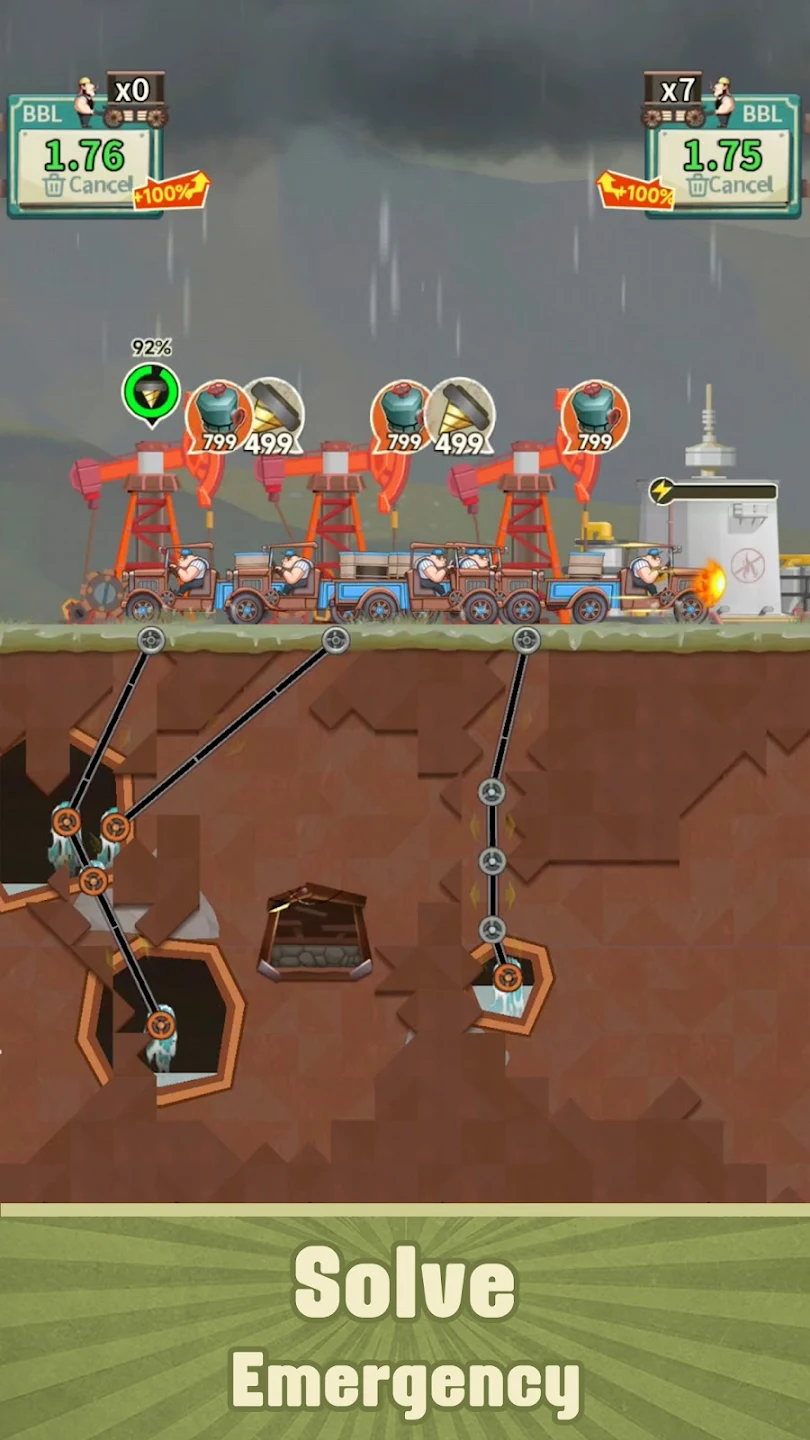
Task: Cancel the 1.75 BBL sell order
Action: pos(730,186)
